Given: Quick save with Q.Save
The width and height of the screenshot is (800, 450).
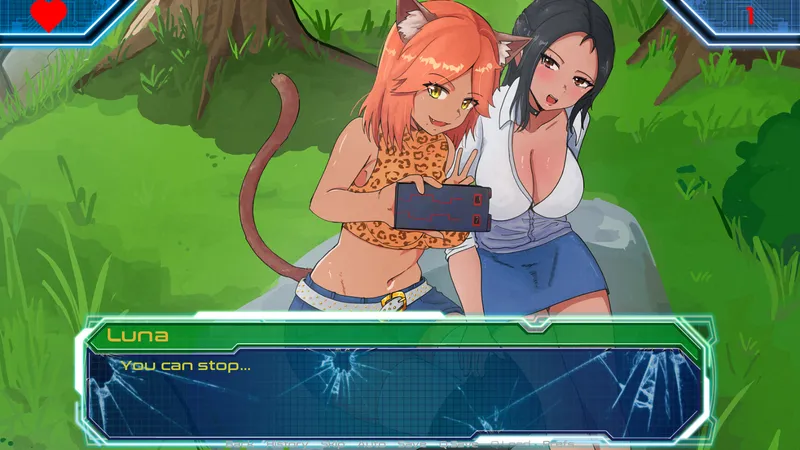Looking at the screenshot, I should (x=456, y=442).
